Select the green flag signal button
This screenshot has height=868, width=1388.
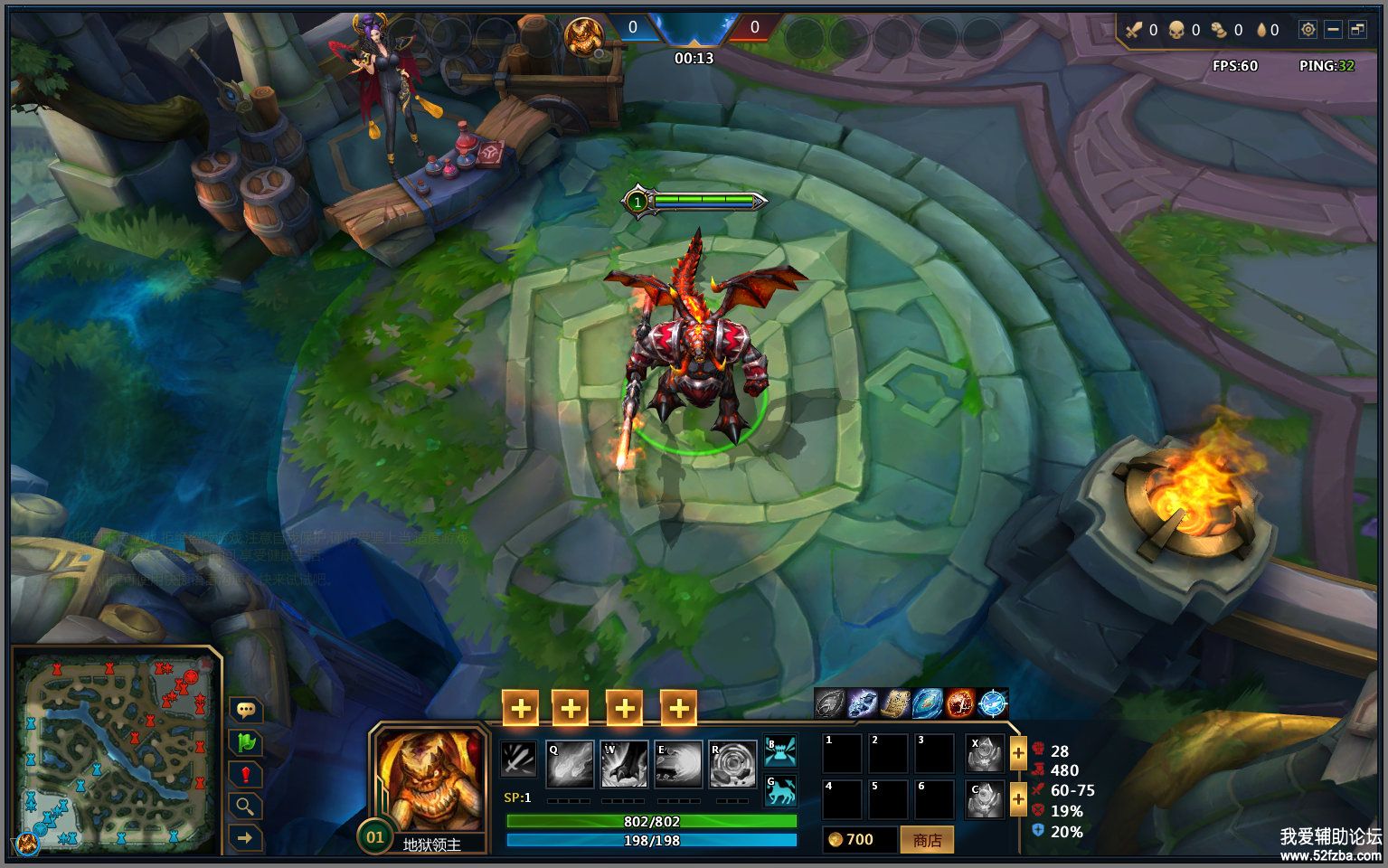tap(245, 742)
